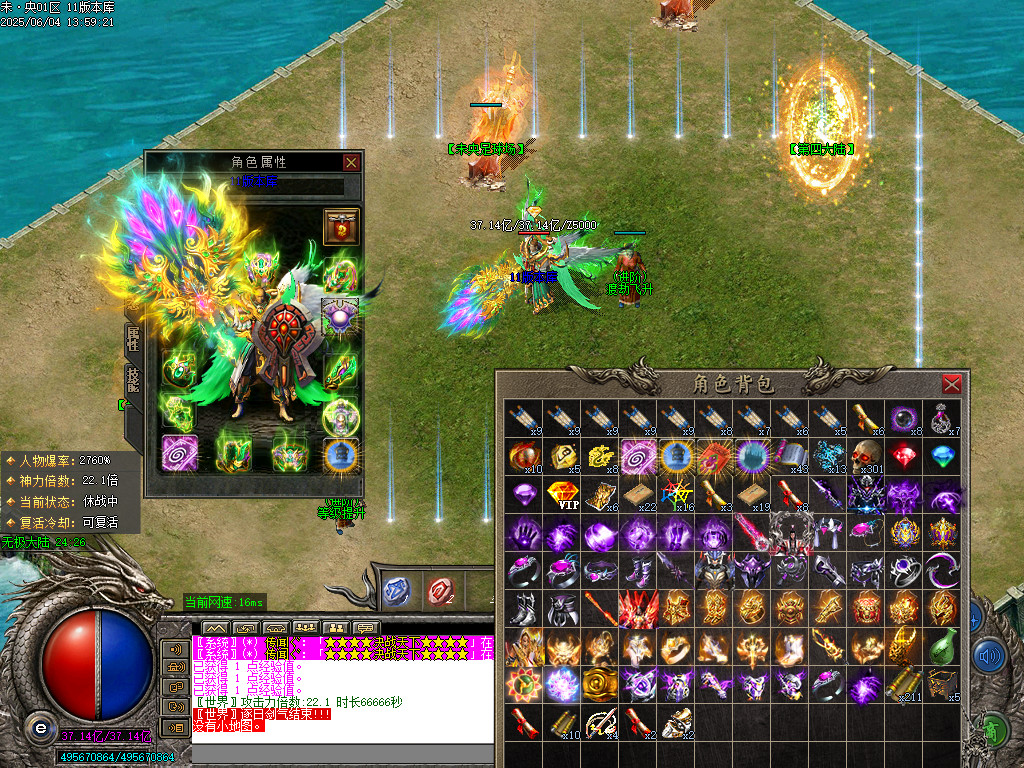Select the green potion bottle item
The image size is (1024, 768).
[942, 647]
